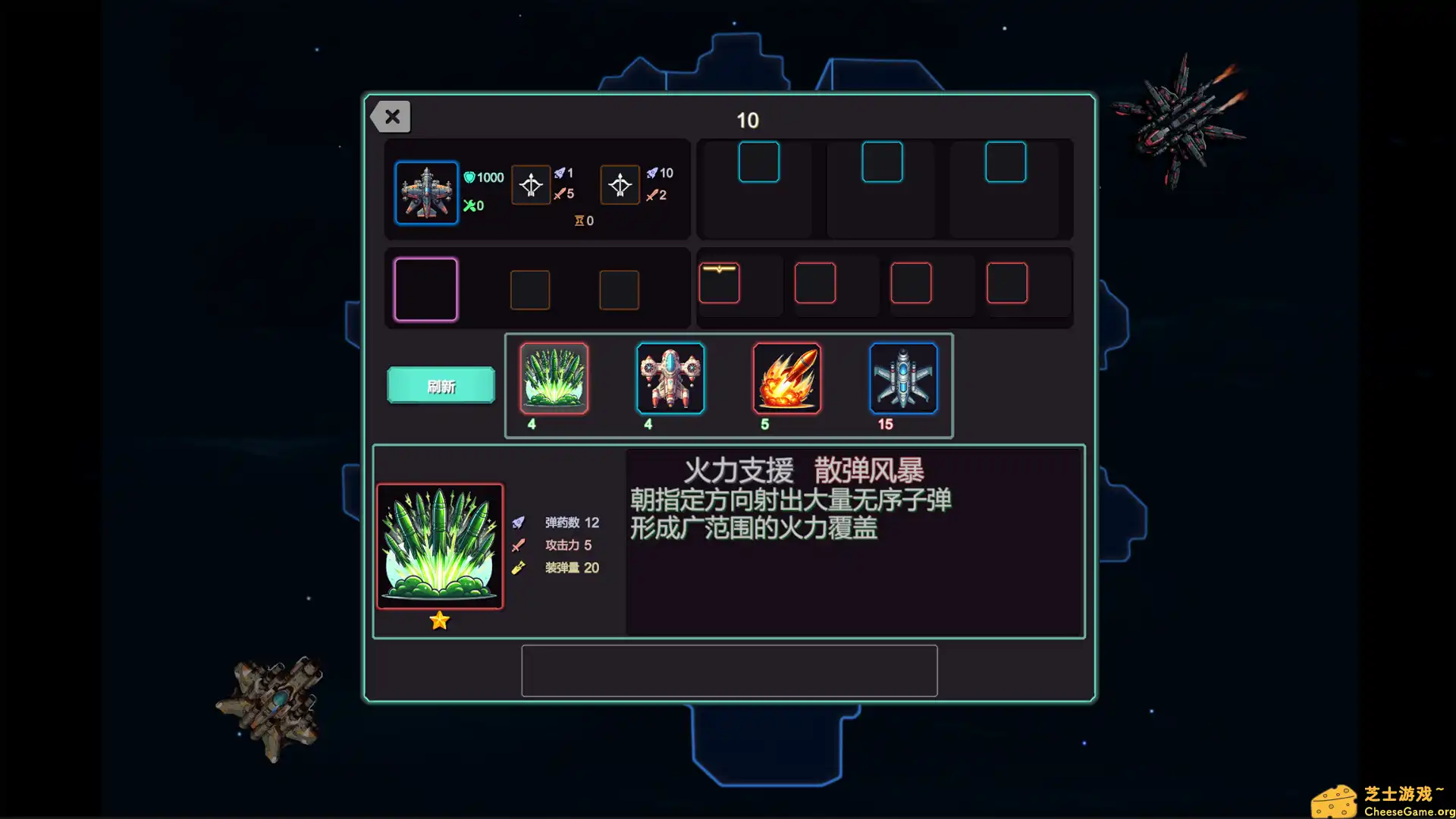Click the player carrier ship portrait with 1000 shield
Screen dimensions: 1456x819
426,193
